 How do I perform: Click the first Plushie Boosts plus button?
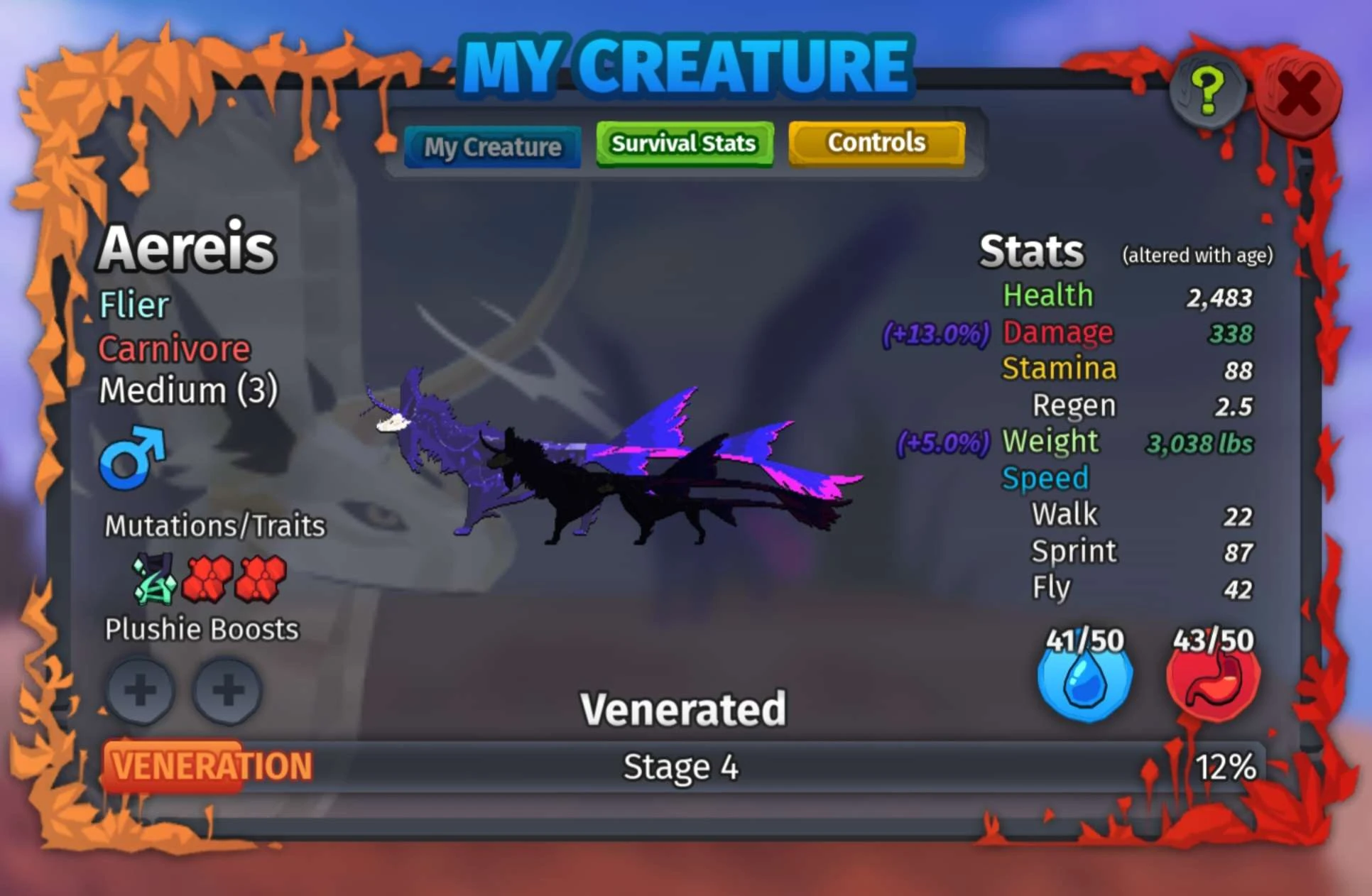point(140,689)
